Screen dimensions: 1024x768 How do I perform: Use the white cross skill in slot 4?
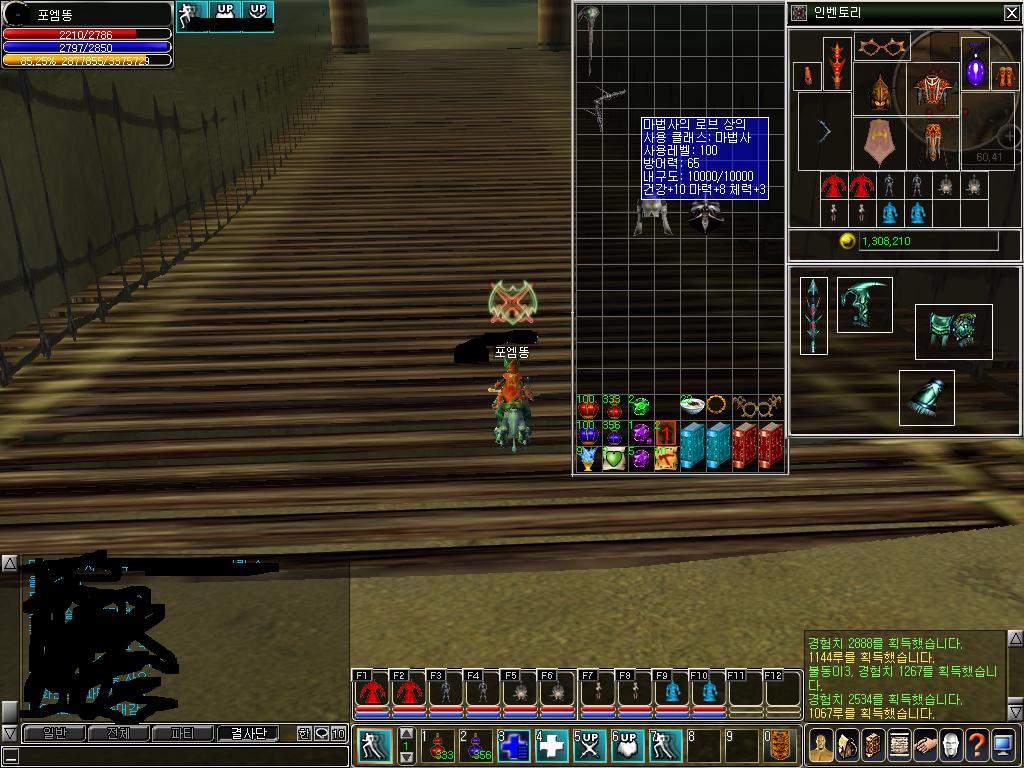point(552,745)
